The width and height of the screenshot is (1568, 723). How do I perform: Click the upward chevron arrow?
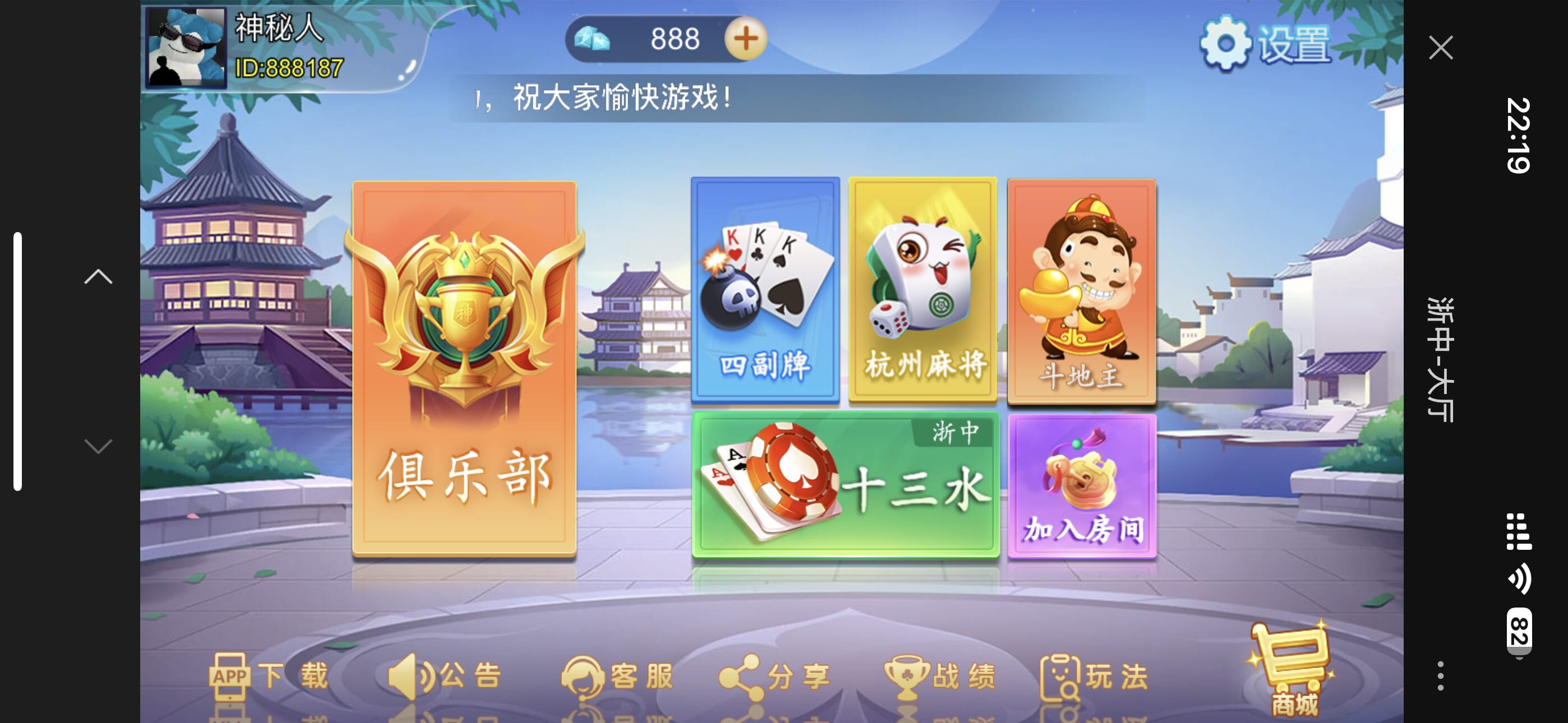98,277
